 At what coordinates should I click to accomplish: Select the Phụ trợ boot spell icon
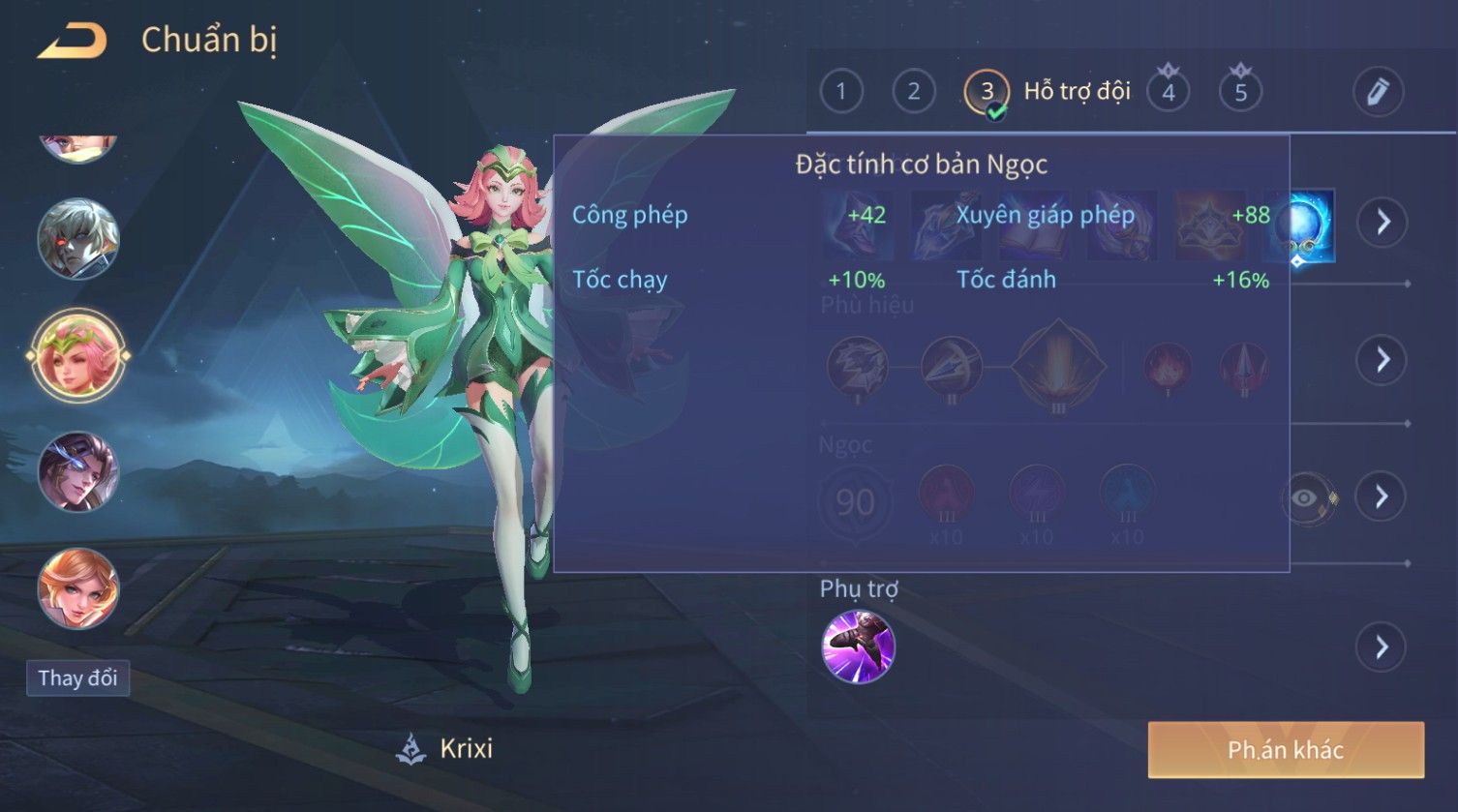pos(858,647)
